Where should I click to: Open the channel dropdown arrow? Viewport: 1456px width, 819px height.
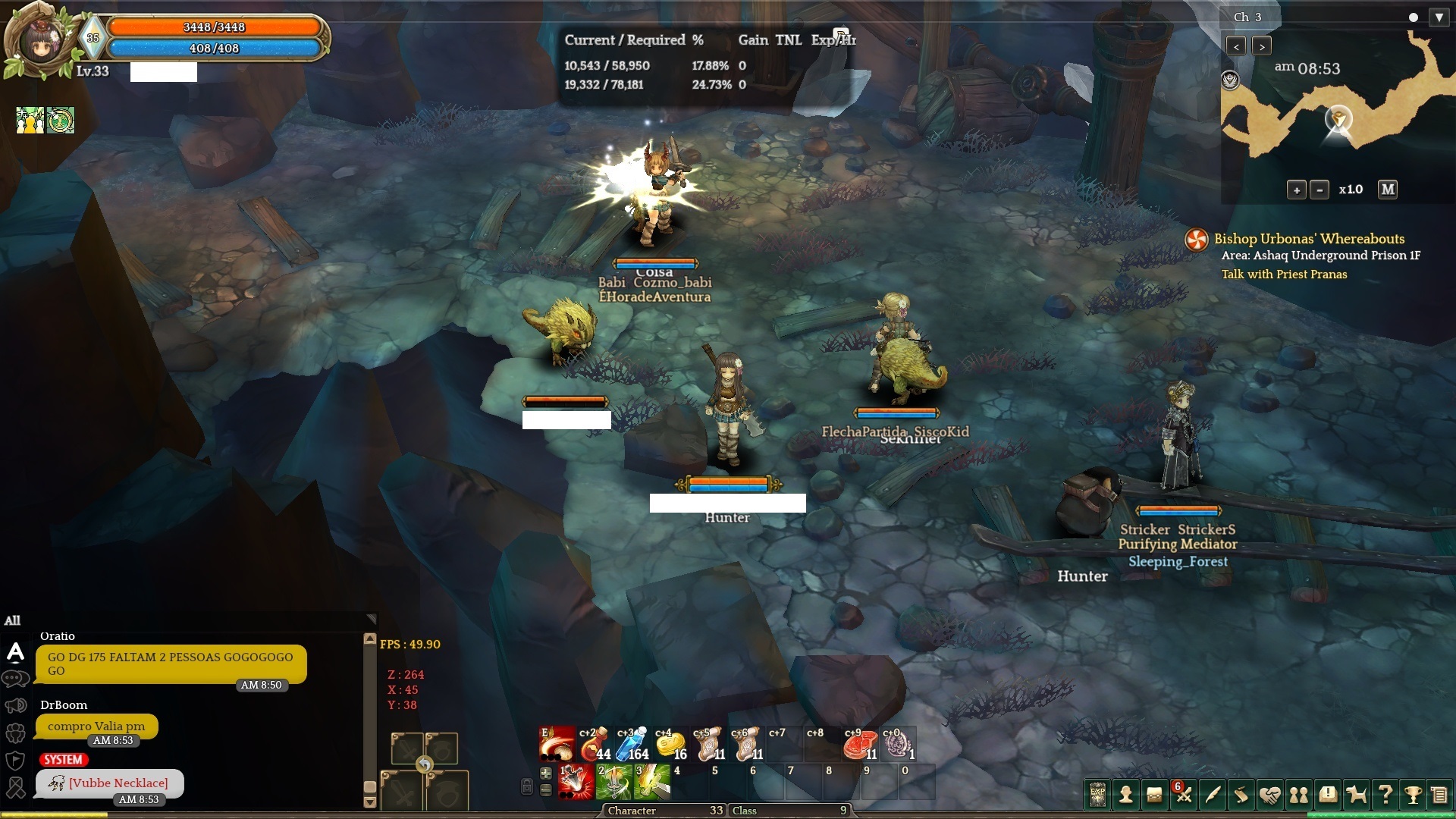click(1439, 17)
